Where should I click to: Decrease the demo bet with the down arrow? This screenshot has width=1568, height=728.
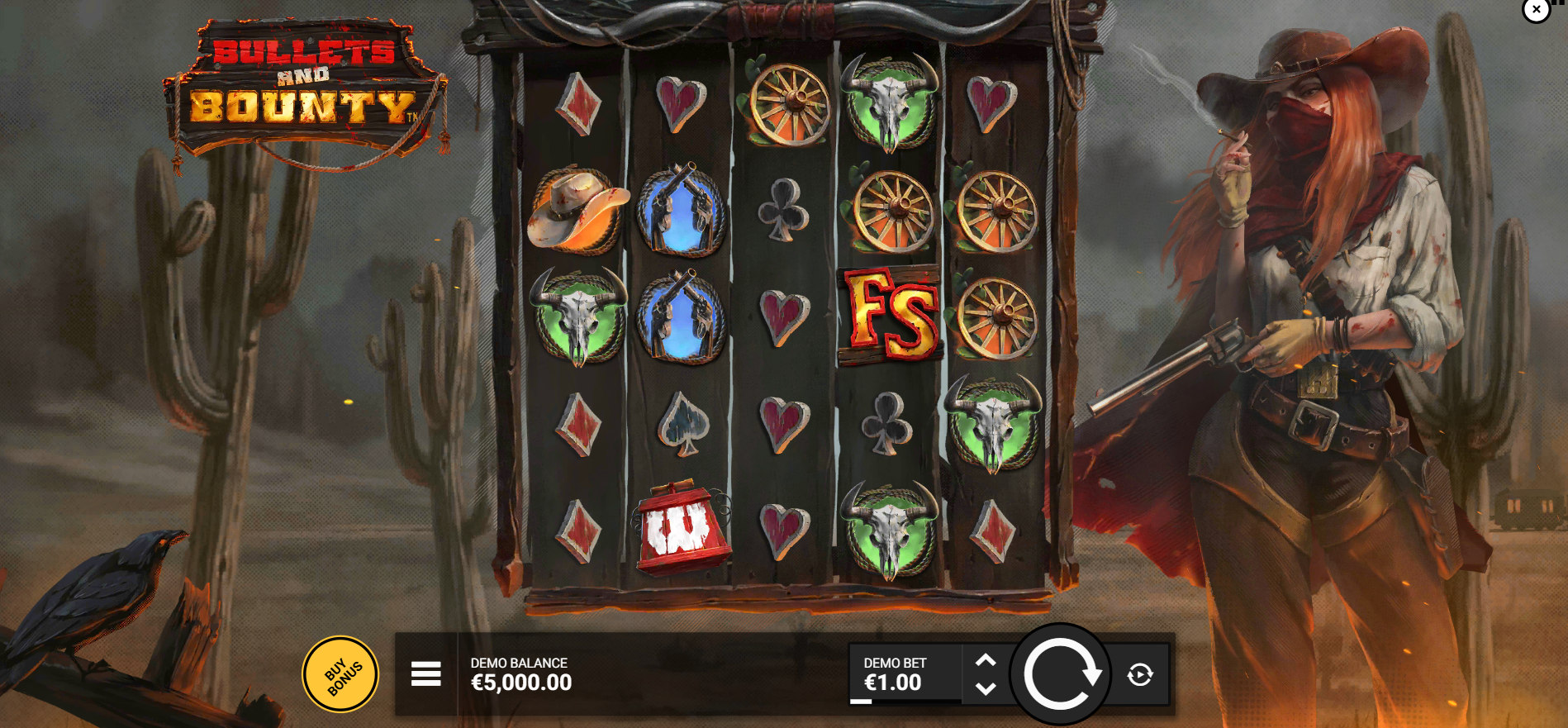(986, 688)
